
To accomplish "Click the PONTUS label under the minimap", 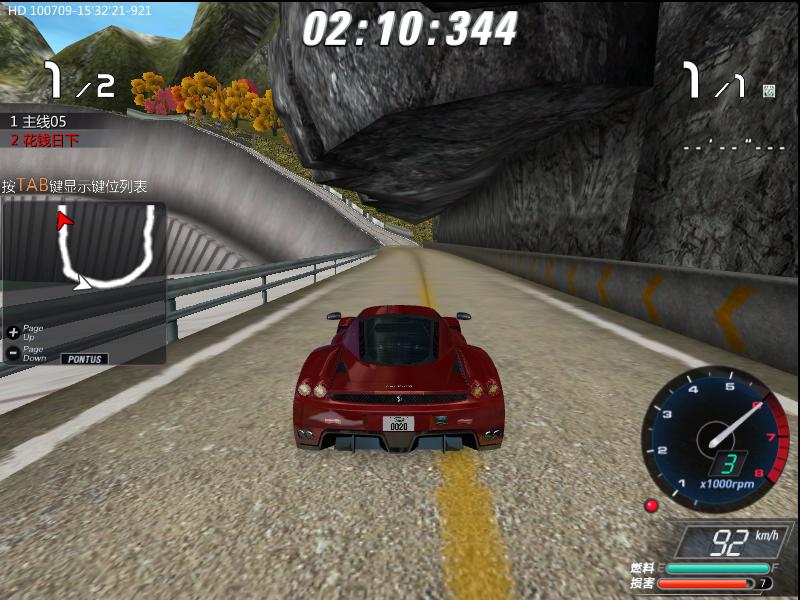I will [x=84, y=358].
